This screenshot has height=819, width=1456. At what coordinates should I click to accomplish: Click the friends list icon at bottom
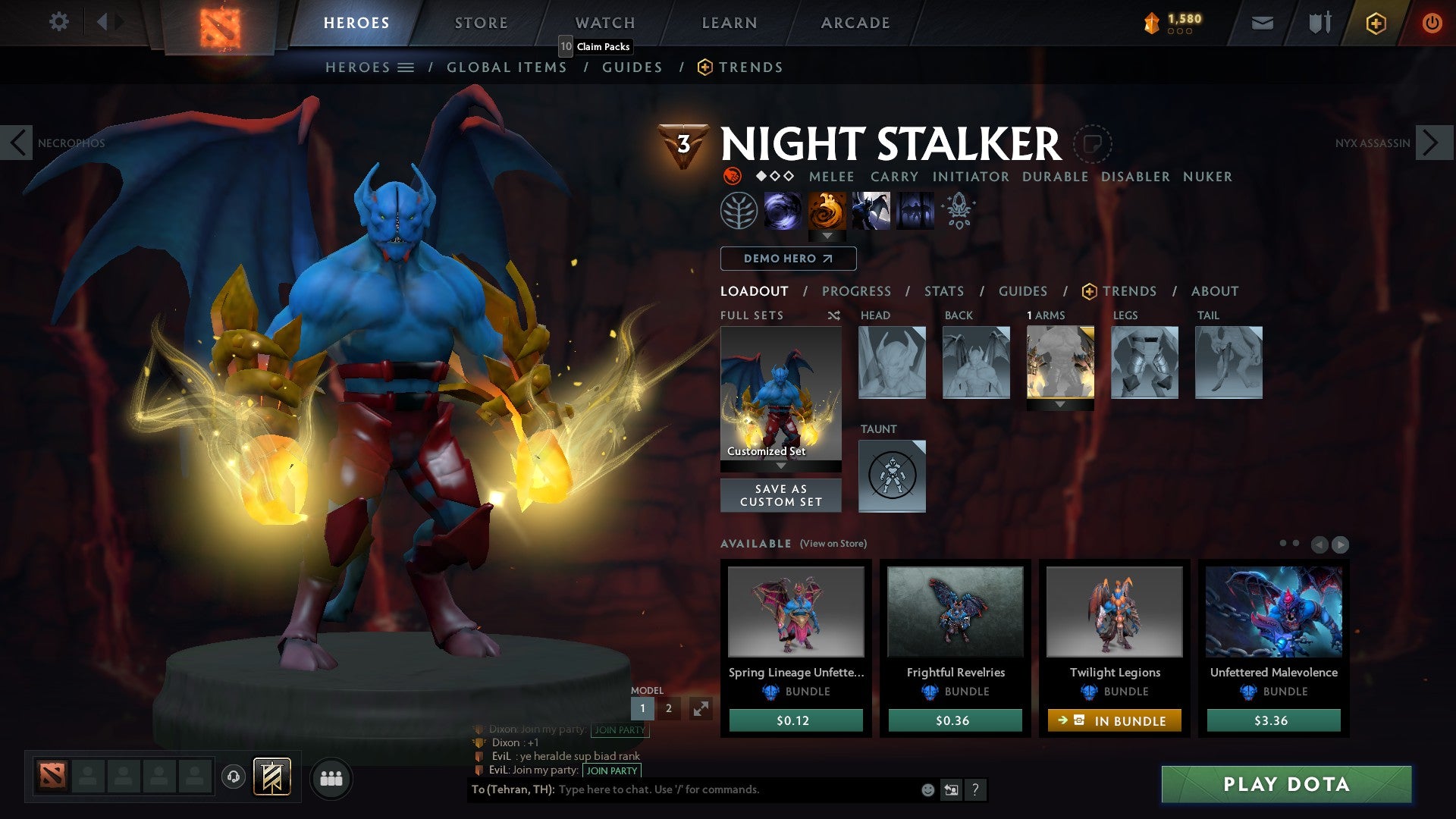click(x=331, y=777)
